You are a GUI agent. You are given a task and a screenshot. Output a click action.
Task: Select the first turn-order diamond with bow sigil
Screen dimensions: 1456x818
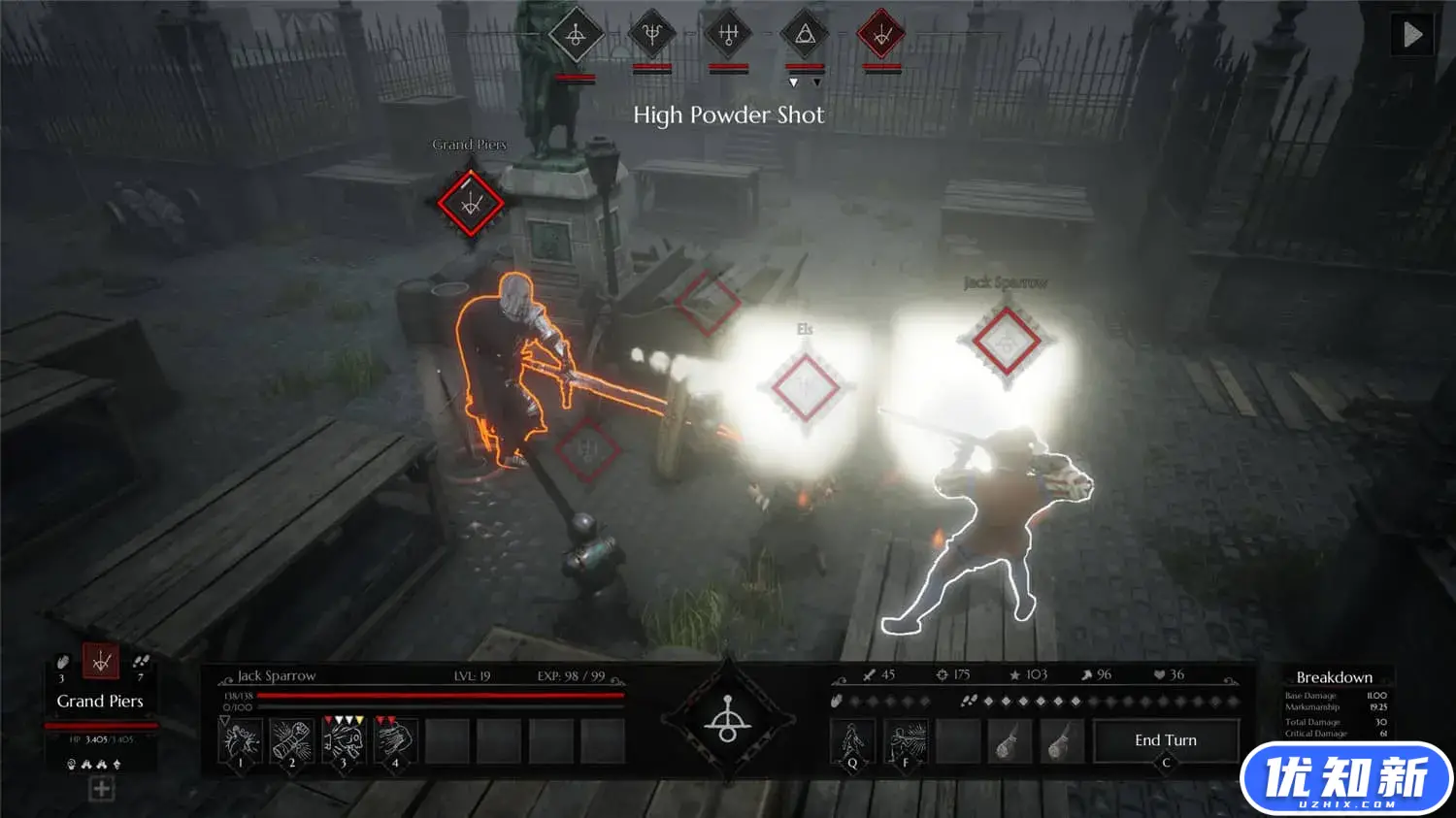tap(576, 36)
